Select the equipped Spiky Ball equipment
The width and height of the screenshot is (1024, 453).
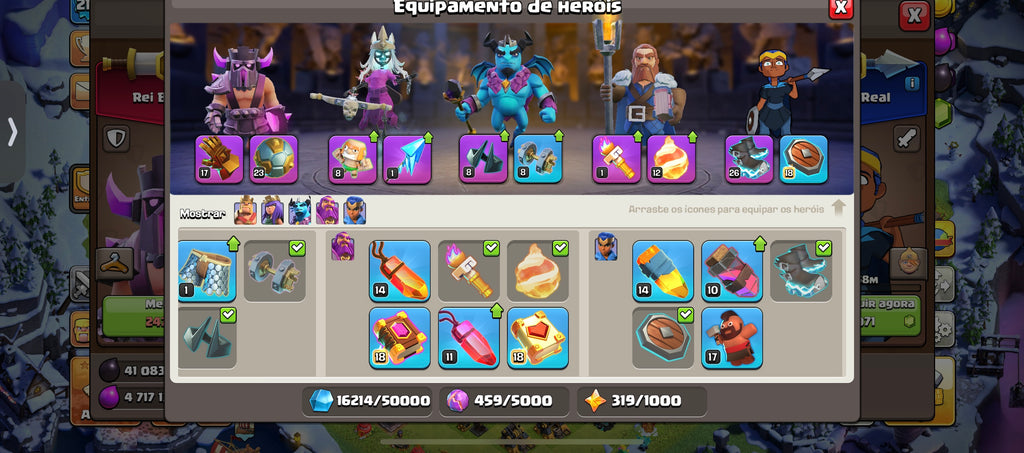(x=275, y=159)
